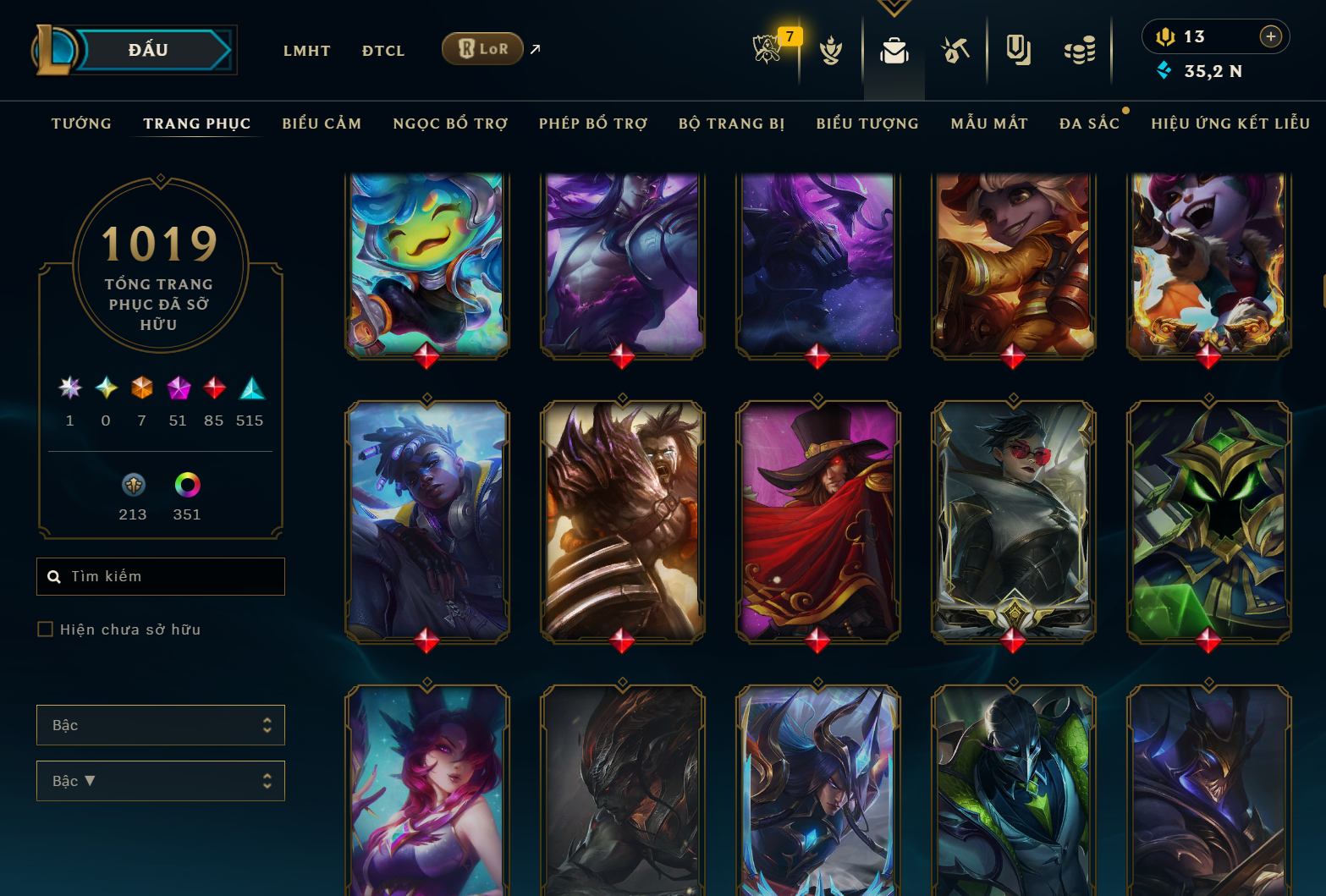Launch the LoR external link
Image resolution: width=1326 pixels, height=896 pixels.
pos(483,49)
